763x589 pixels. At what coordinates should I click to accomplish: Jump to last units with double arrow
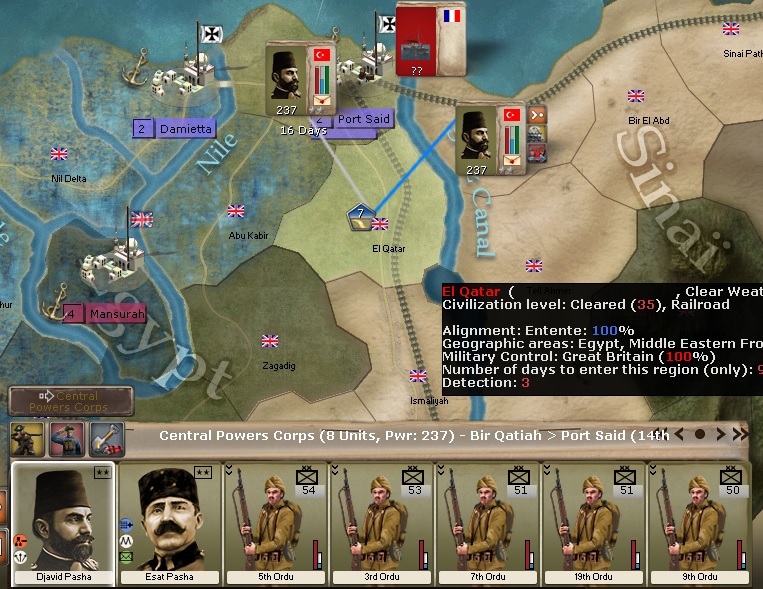740,435
